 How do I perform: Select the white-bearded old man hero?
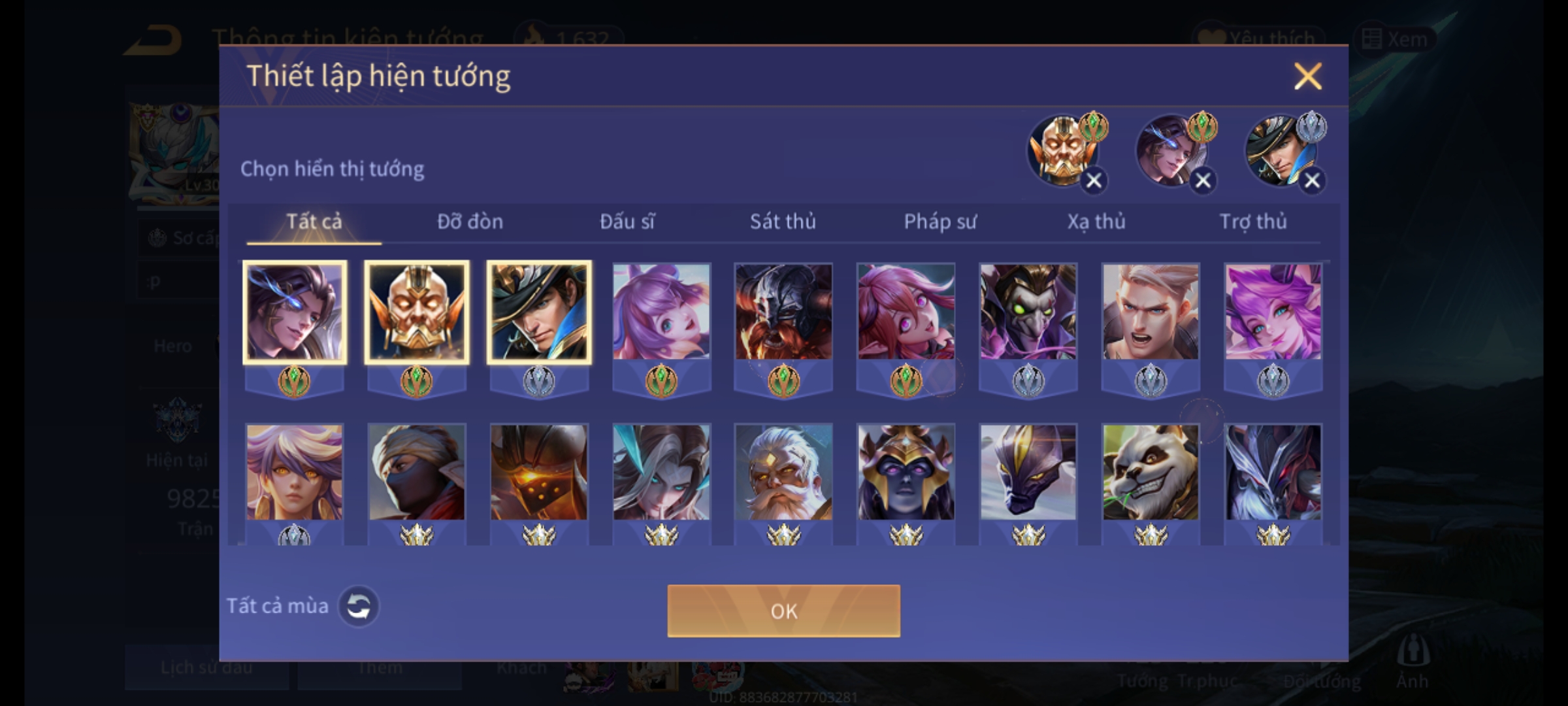[x=783, y=472]
